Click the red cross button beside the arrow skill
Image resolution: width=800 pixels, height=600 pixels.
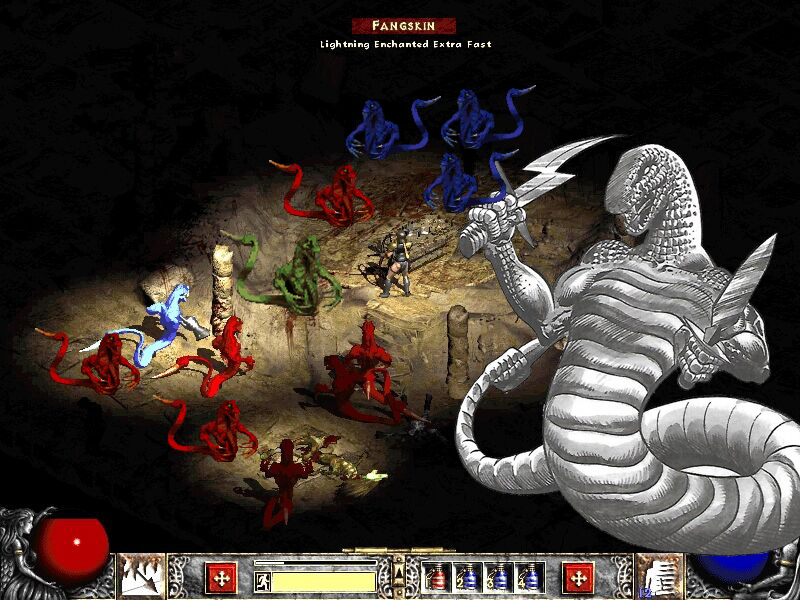[221, 577]
